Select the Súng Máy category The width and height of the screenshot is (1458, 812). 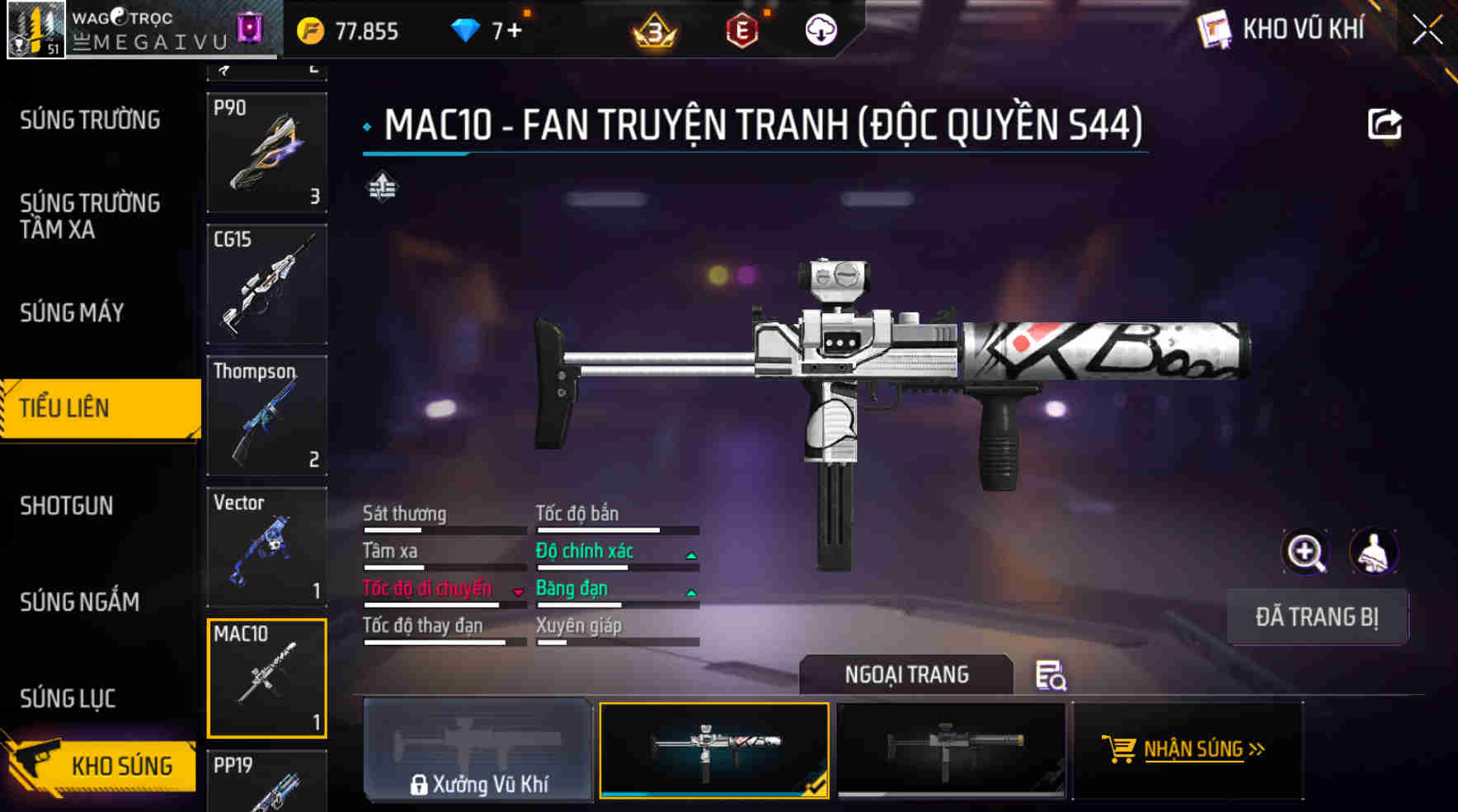72,313
